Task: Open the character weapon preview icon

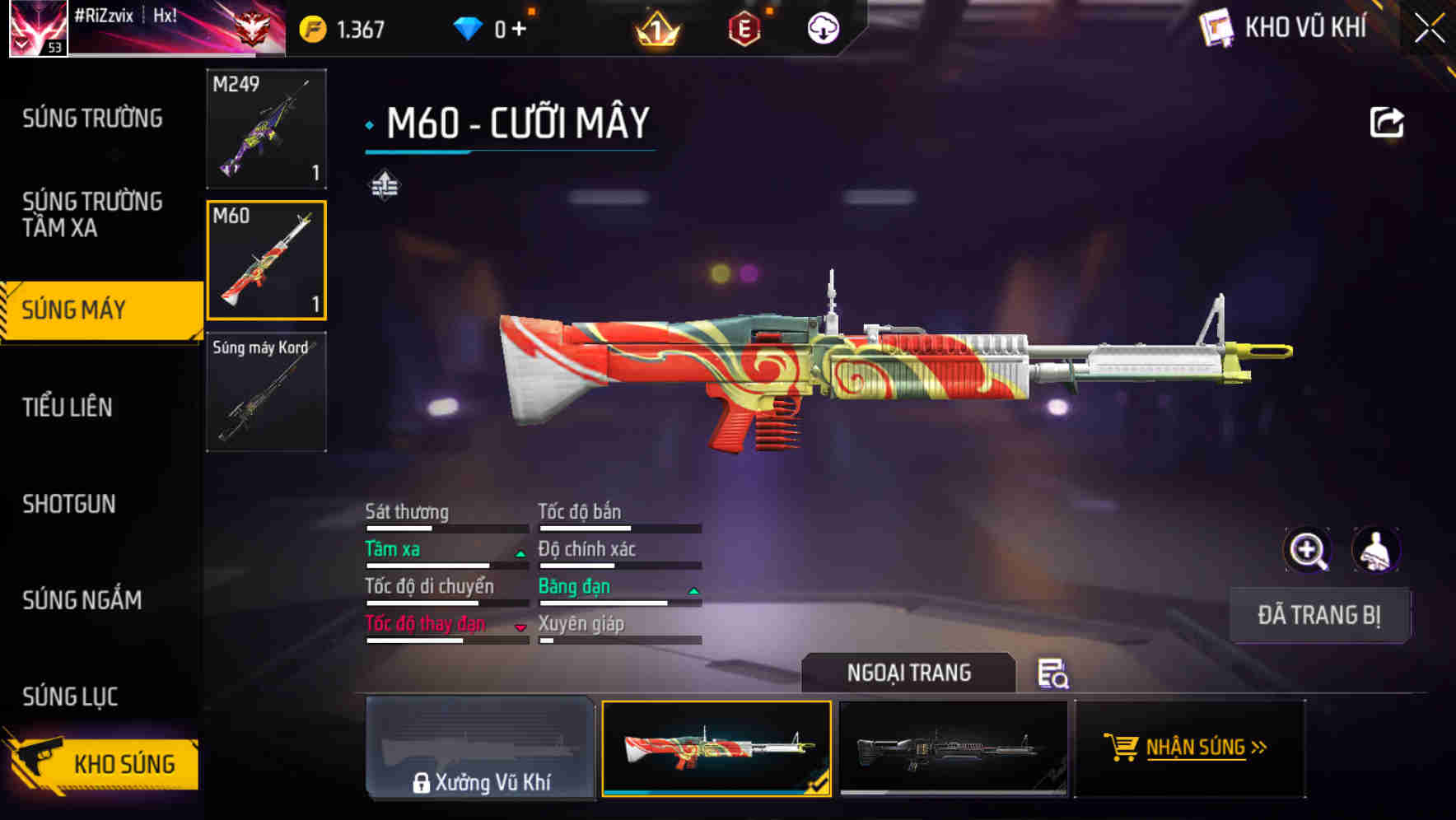Action: 1374,549
